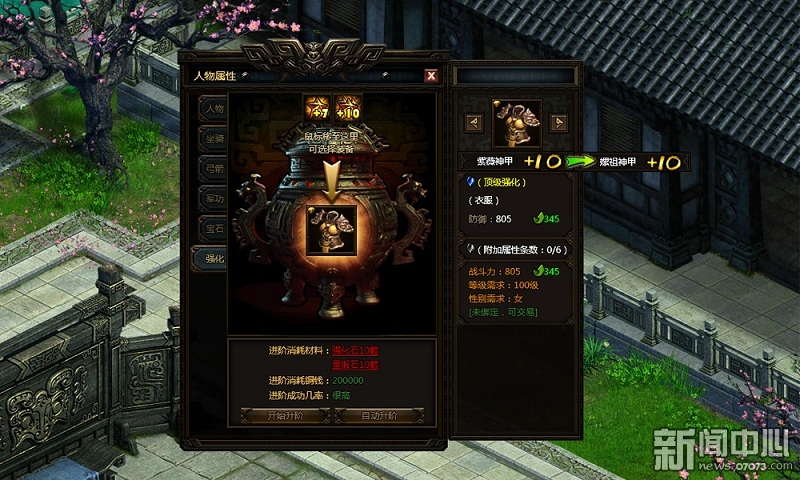Open the 坐骑 tab
The height and width of the screenshot is (480, 800).
click(212, 138)
